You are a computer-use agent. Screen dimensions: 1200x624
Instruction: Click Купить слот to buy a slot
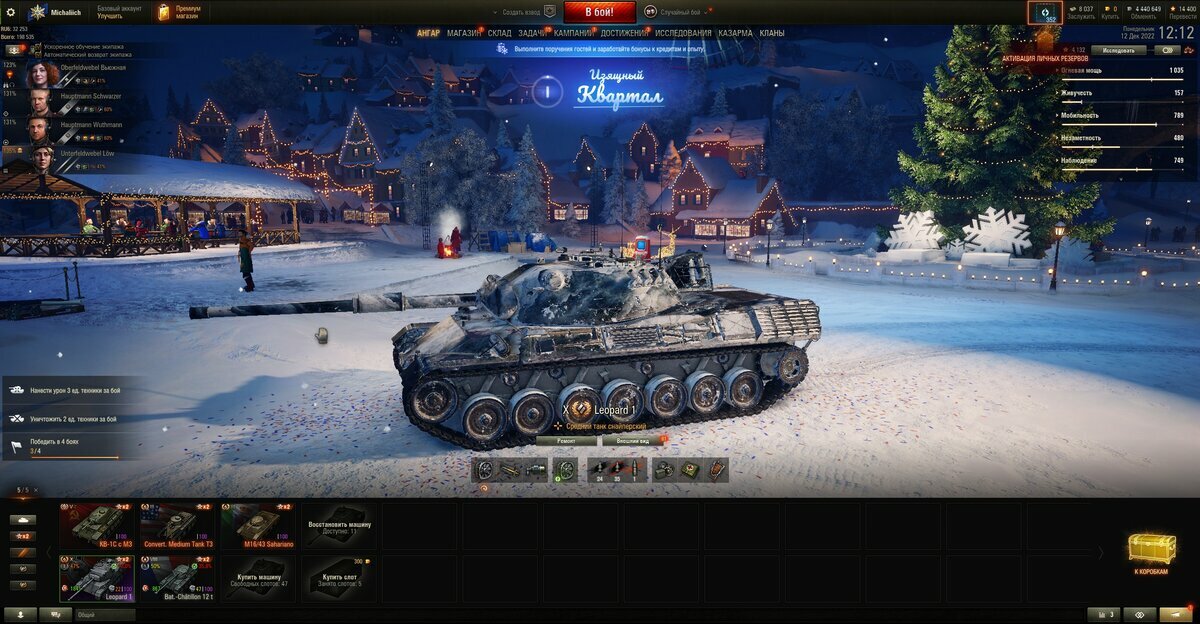point(341,577)
